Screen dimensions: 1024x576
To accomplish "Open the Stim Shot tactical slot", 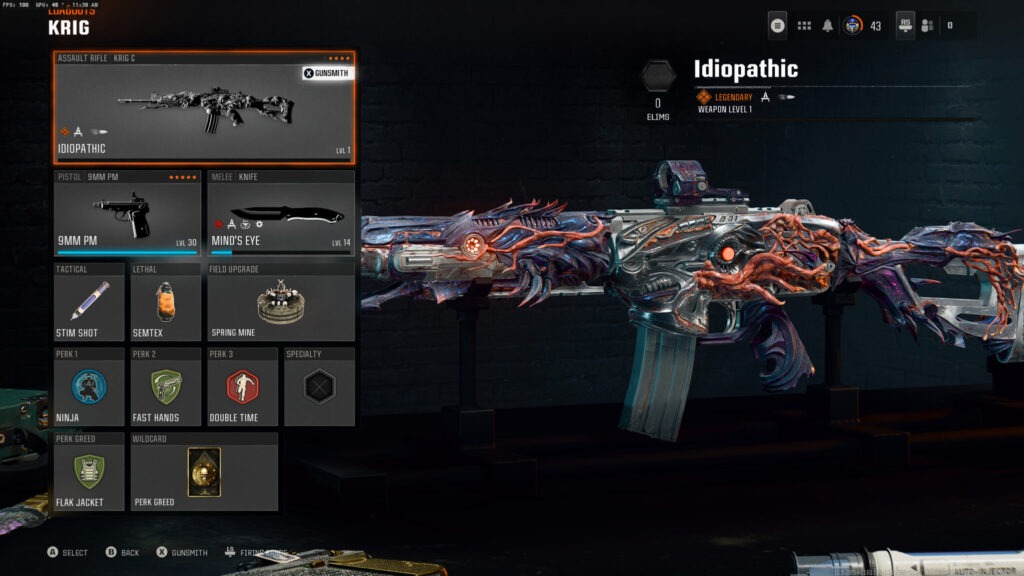I will tap(89, 302).
